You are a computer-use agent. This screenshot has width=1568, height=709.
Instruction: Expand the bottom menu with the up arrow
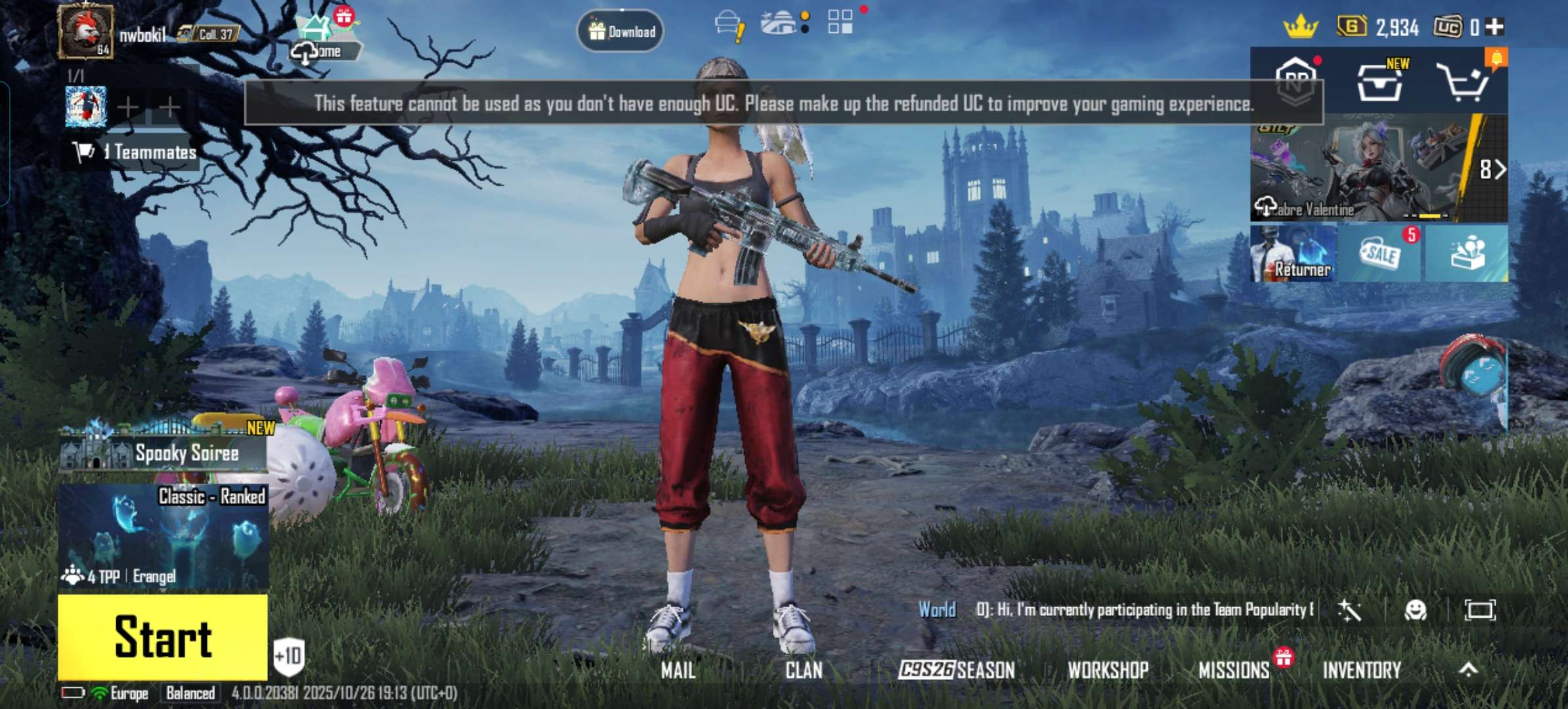(1468, 669)
